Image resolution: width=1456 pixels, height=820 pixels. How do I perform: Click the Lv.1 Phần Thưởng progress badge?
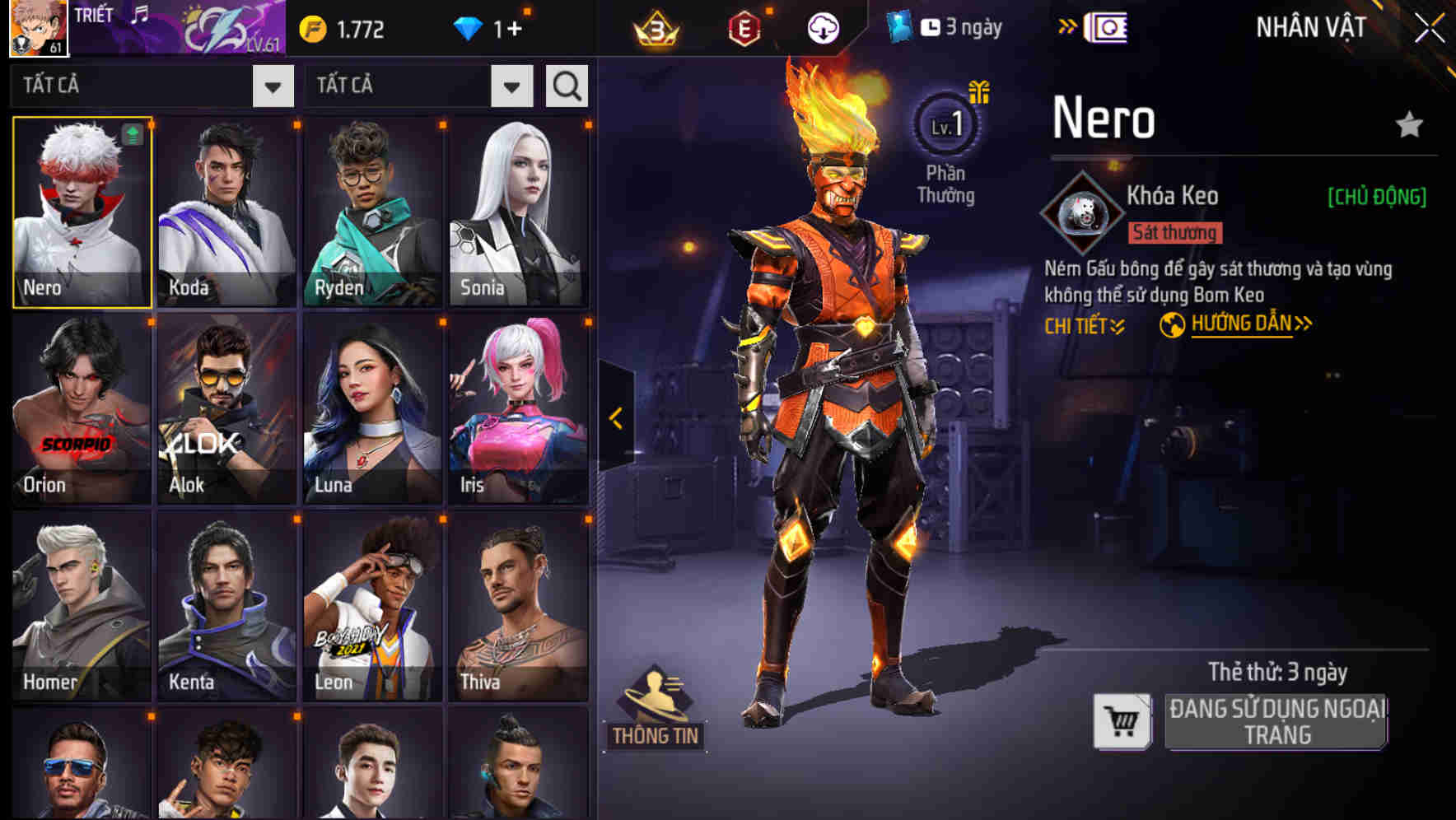(x=946, y=128)
